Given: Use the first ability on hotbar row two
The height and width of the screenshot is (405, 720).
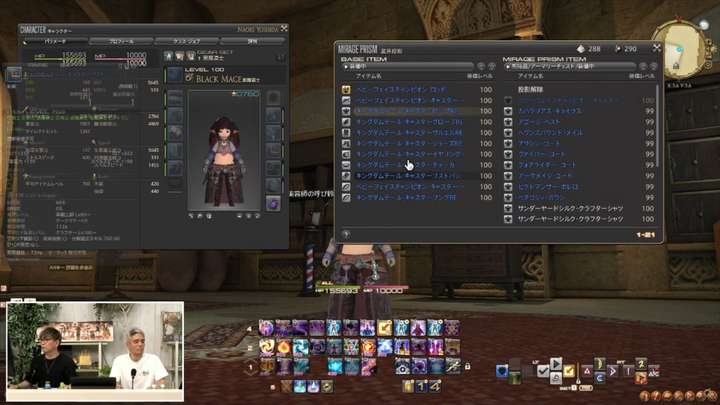Looking at the screenshot, I should [265, 346].
